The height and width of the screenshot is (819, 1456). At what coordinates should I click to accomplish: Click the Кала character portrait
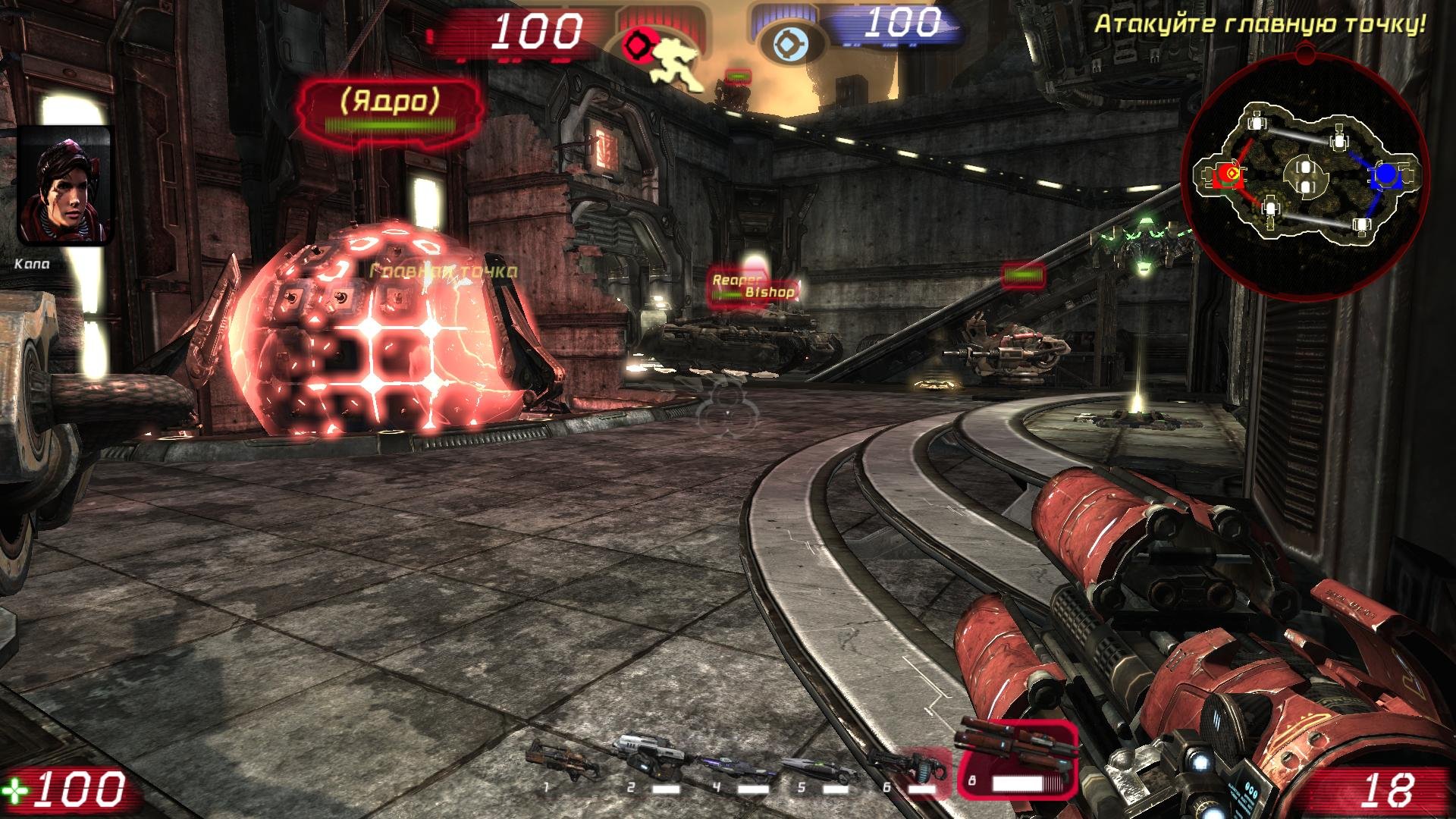click(x=65, y=187)
